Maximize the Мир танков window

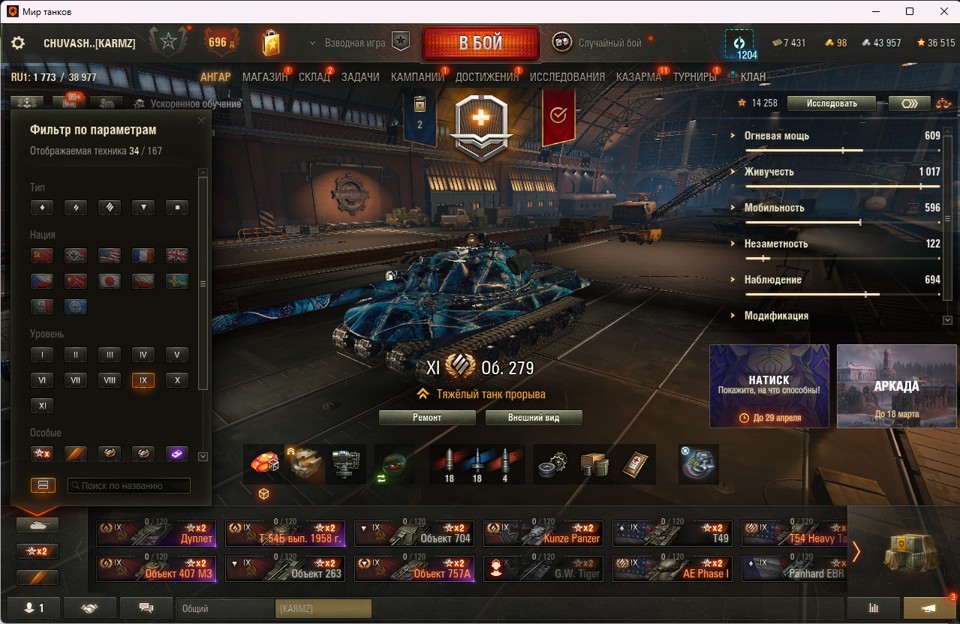[909, 11]
